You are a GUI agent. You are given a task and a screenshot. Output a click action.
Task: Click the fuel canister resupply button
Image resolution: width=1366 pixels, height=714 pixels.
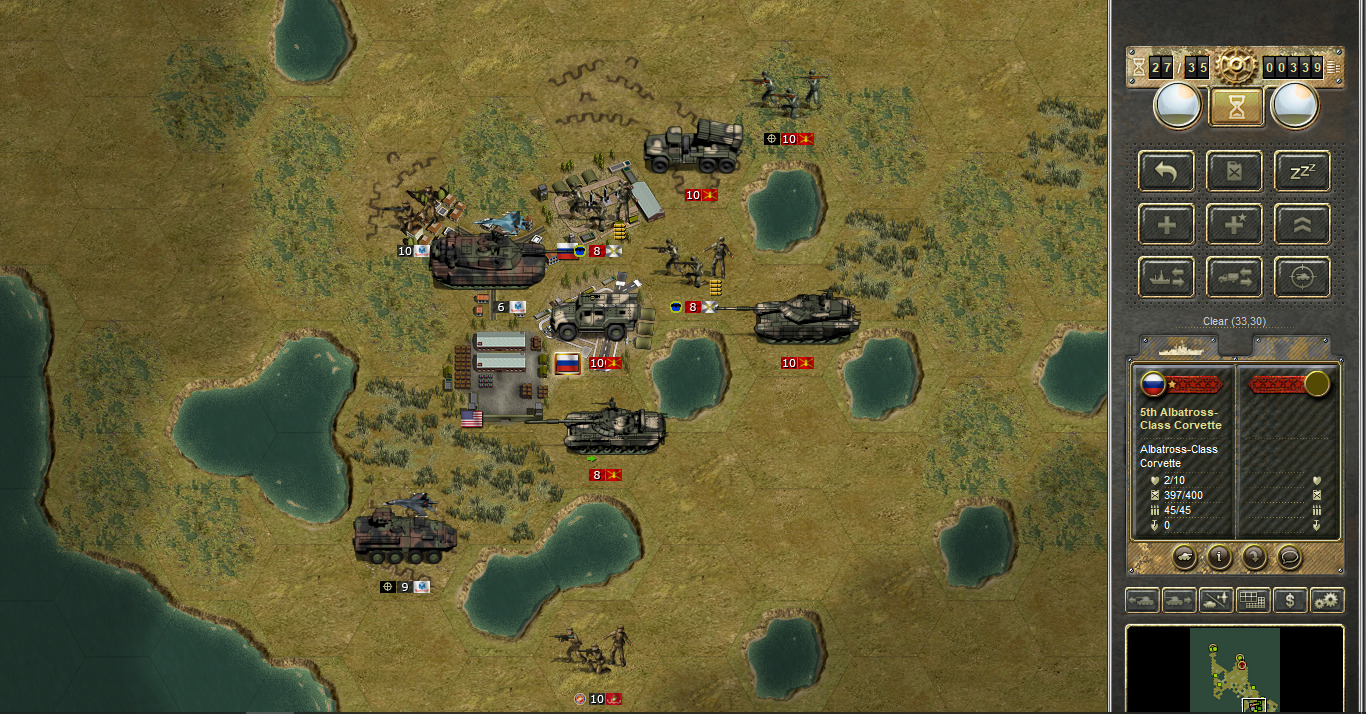(x=1234, y=171)
